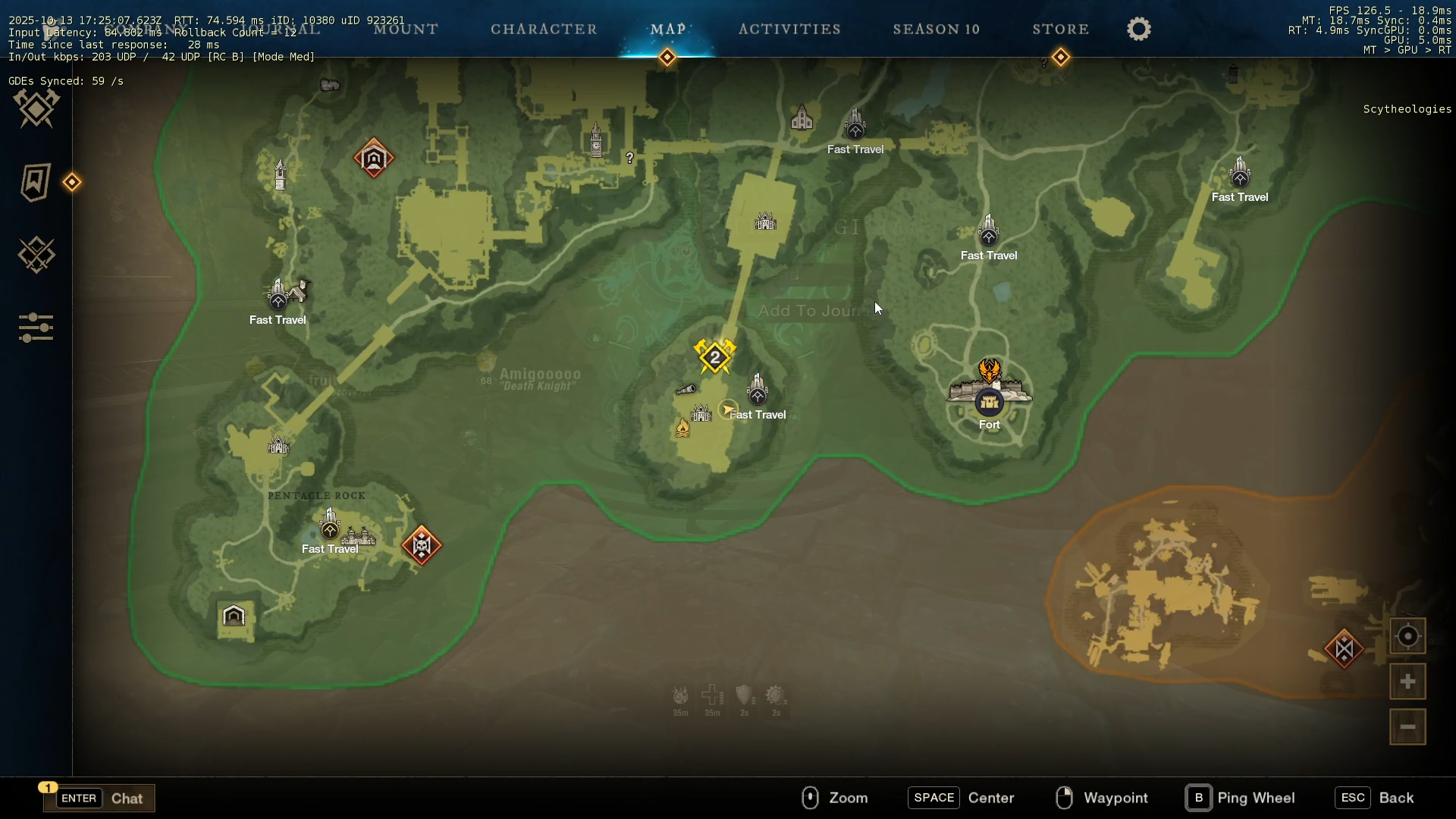Open the Store tab

[x=1061, y=30]
